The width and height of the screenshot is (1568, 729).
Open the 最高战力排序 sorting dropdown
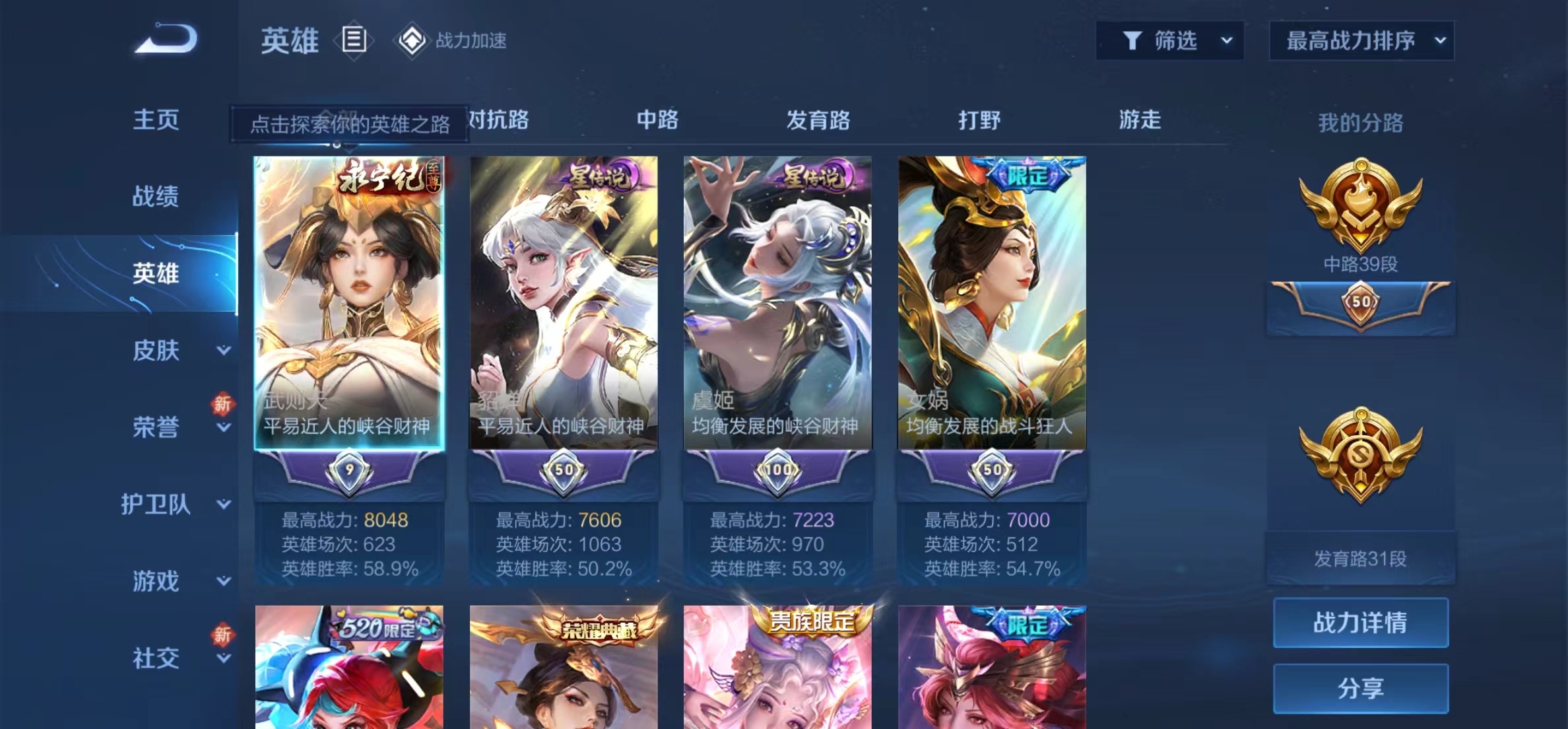click(x=1362, y=40)
